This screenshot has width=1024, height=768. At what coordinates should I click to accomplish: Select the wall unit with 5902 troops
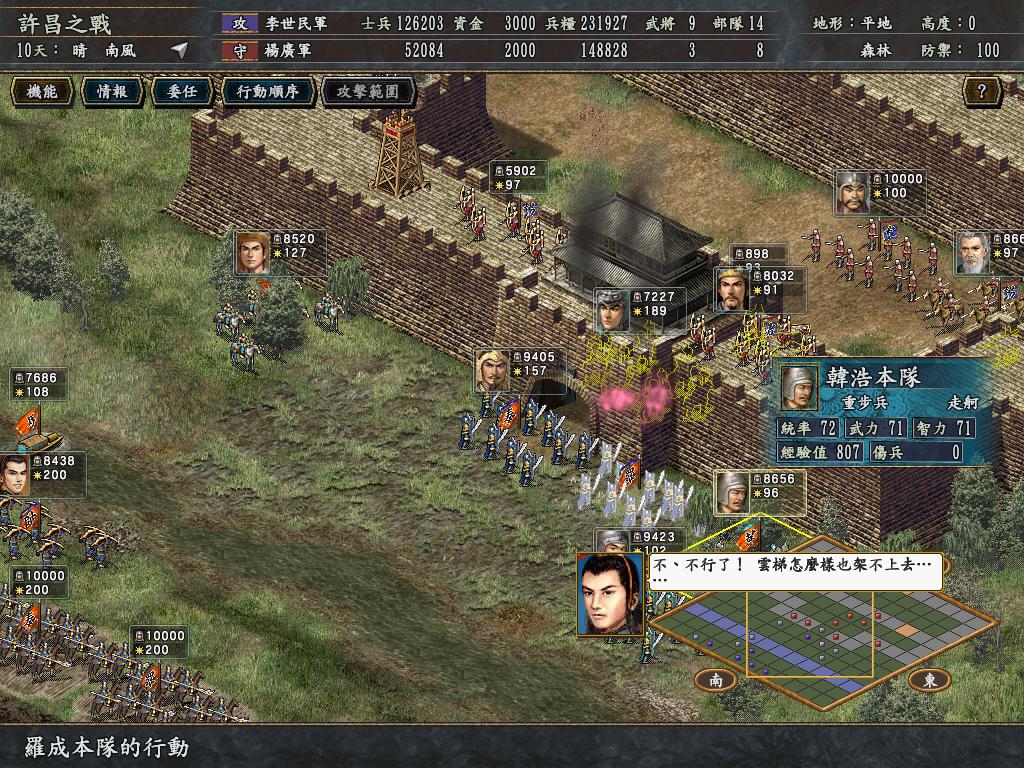click(x=518, y=178)
